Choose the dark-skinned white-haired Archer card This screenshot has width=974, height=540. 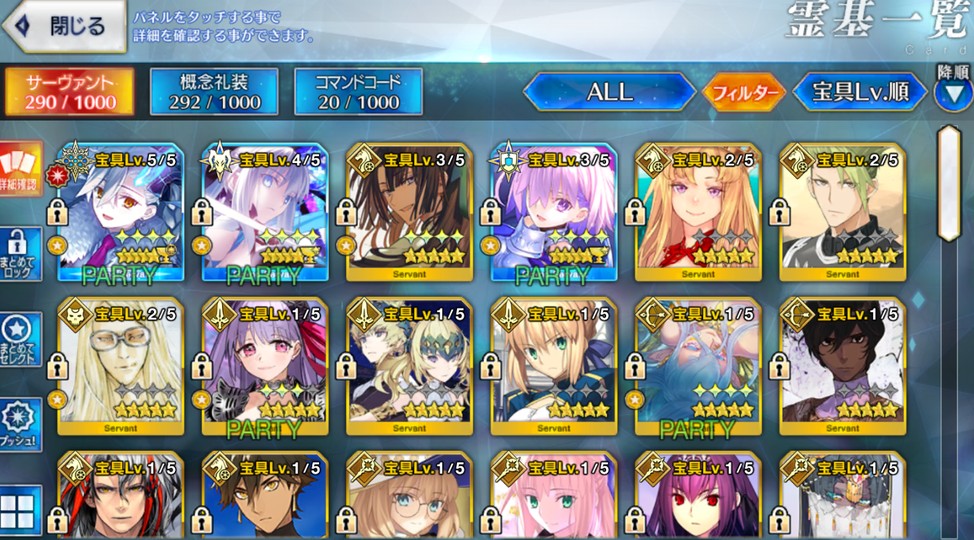click(x=843, y=367)
